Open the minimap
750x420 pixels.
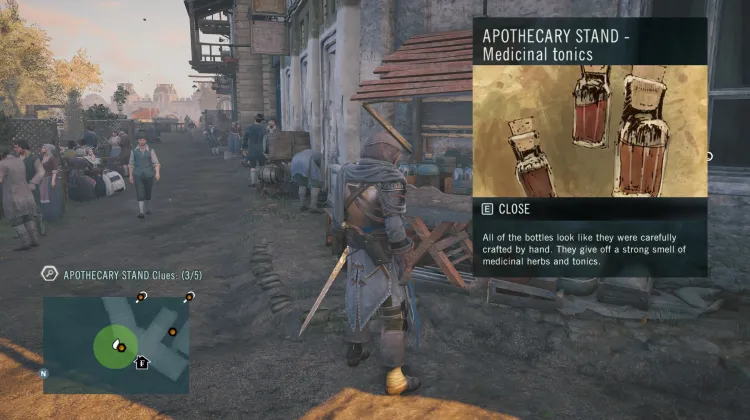click(x=116, y=343)
